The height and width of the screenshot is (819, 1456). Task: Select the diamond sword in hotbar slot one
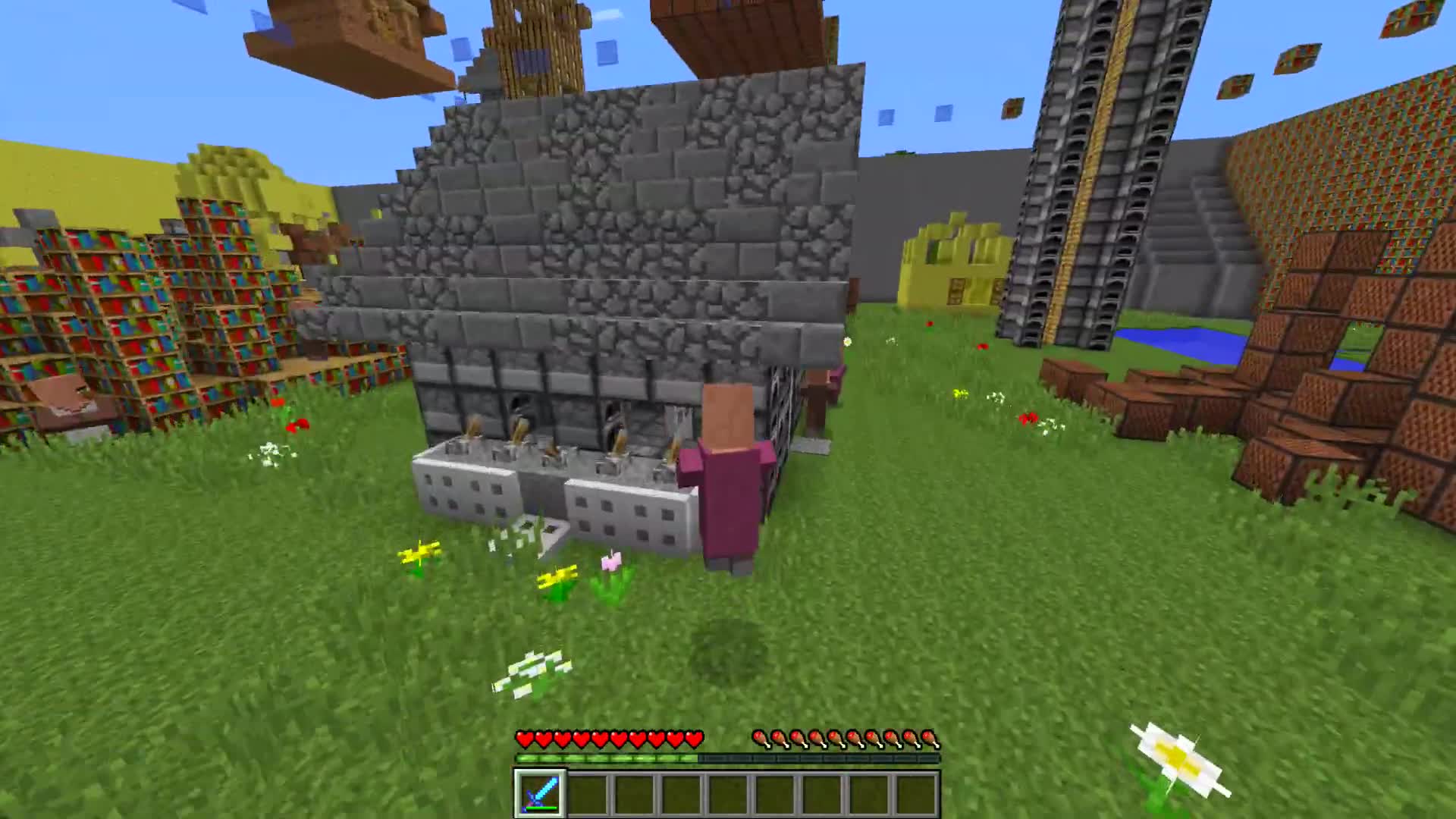pos(540,794)
